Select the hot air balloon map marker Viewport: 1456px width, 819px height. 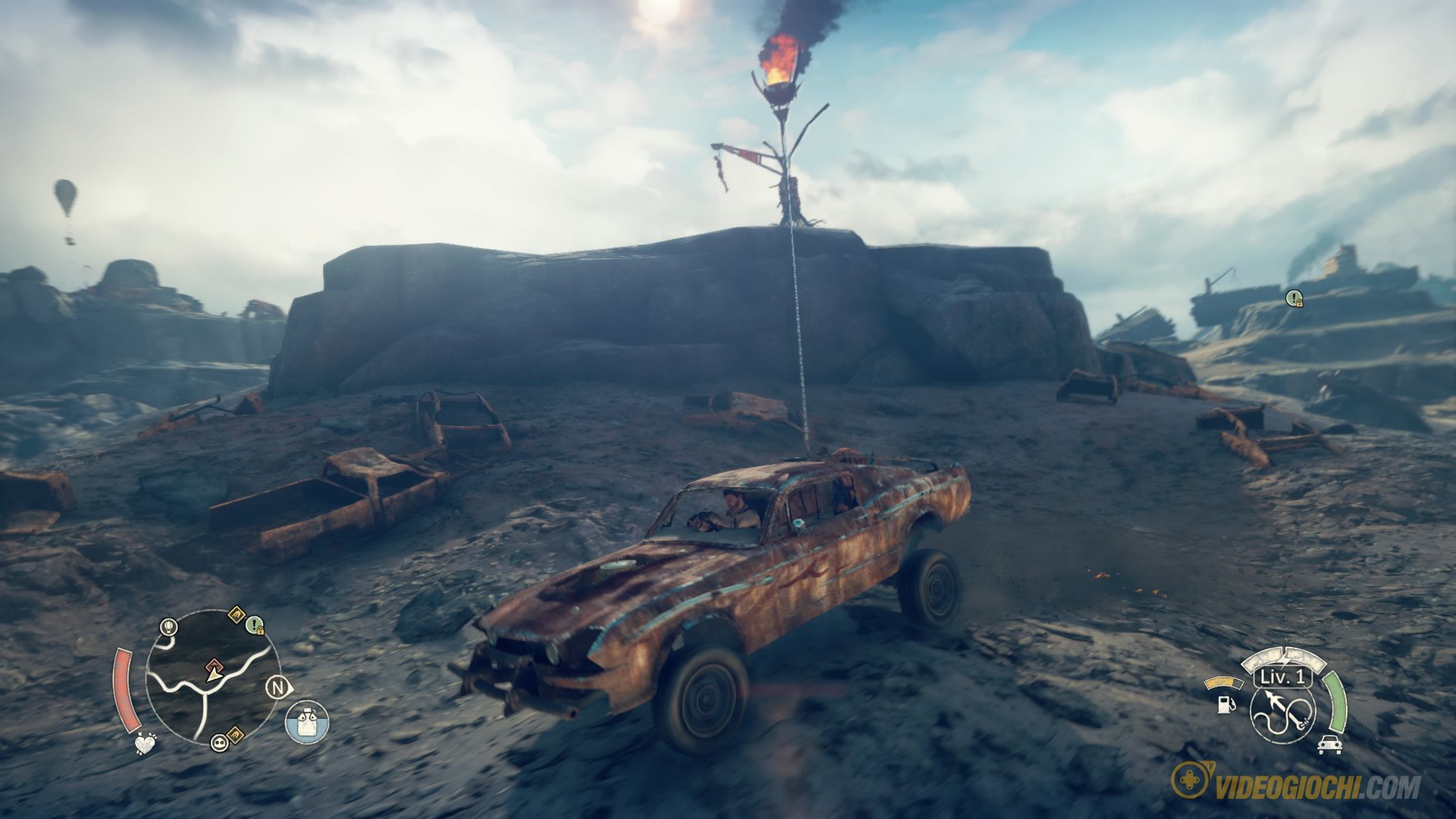tap(168, 626)
